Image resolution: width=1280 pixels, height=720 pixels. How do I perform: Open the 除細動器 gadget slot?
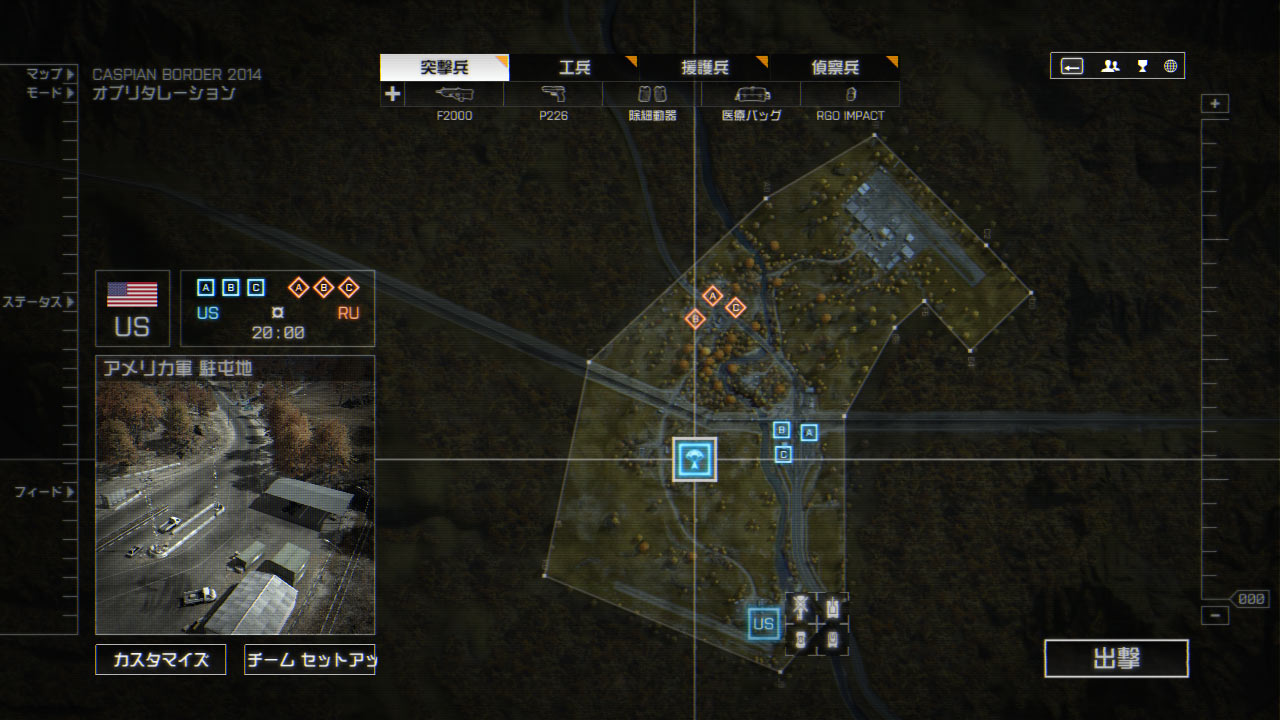coord(652,94)
